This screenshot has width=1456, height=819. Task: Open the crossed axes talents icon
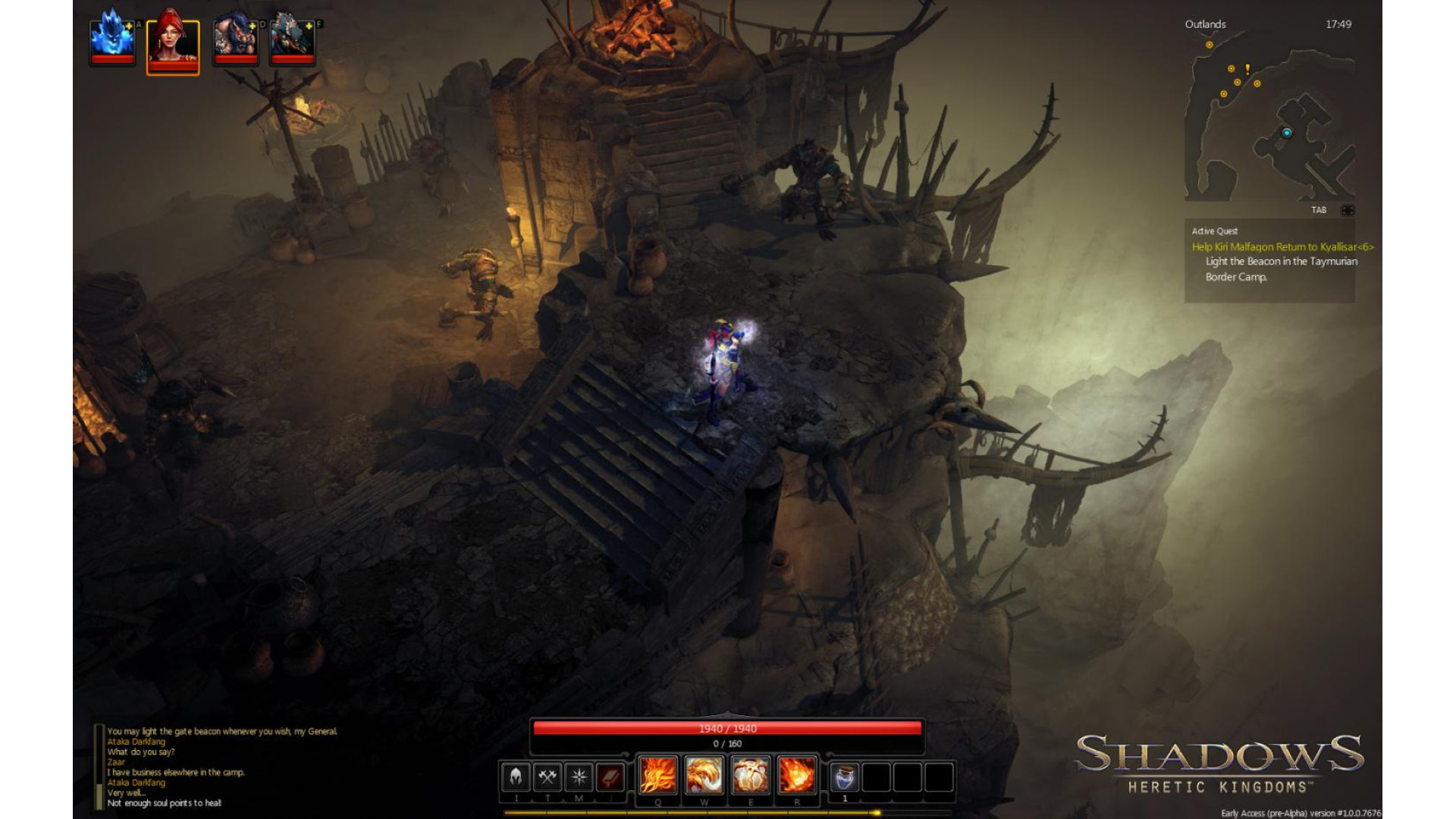point(548,777)
